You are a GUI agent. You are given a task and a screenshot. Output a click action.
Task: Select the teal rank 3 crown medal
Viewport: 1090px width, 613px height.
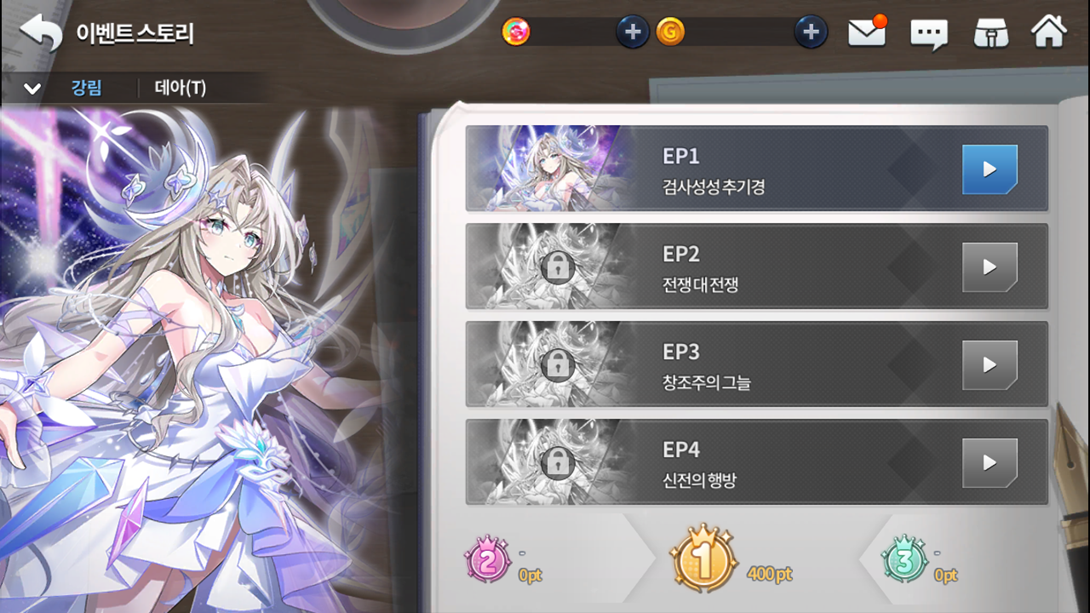(905, 561)
